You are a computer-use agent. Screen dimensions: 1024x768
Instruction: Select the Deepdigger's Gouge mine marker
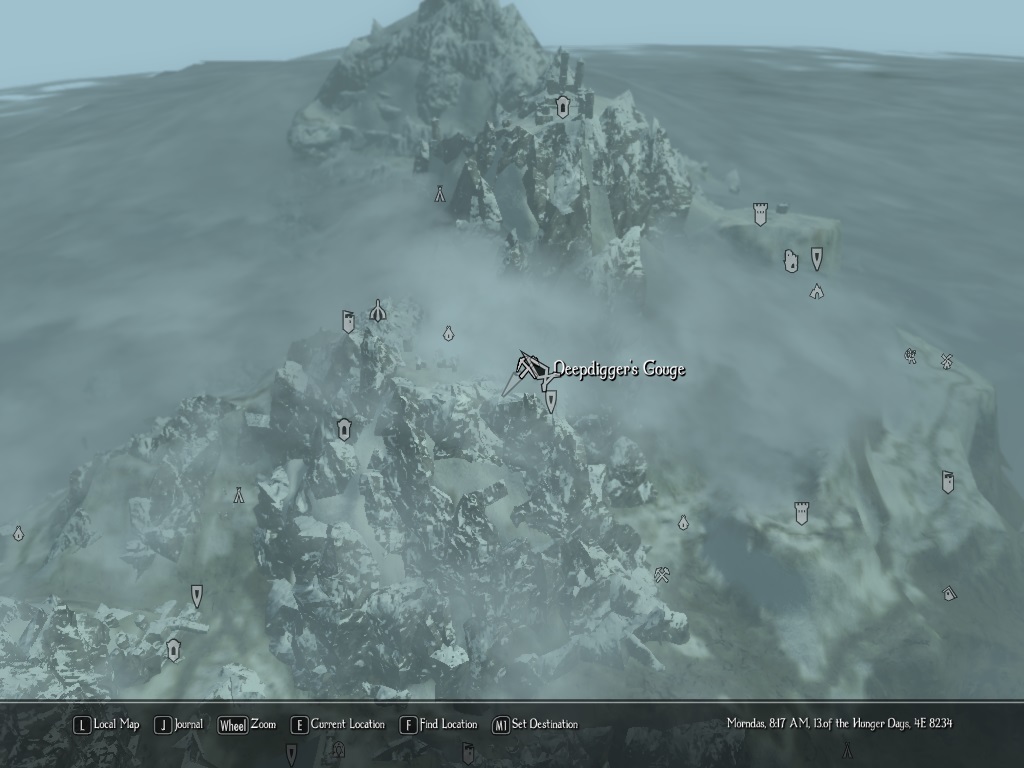pyautogui.click(x=530, y=369)
